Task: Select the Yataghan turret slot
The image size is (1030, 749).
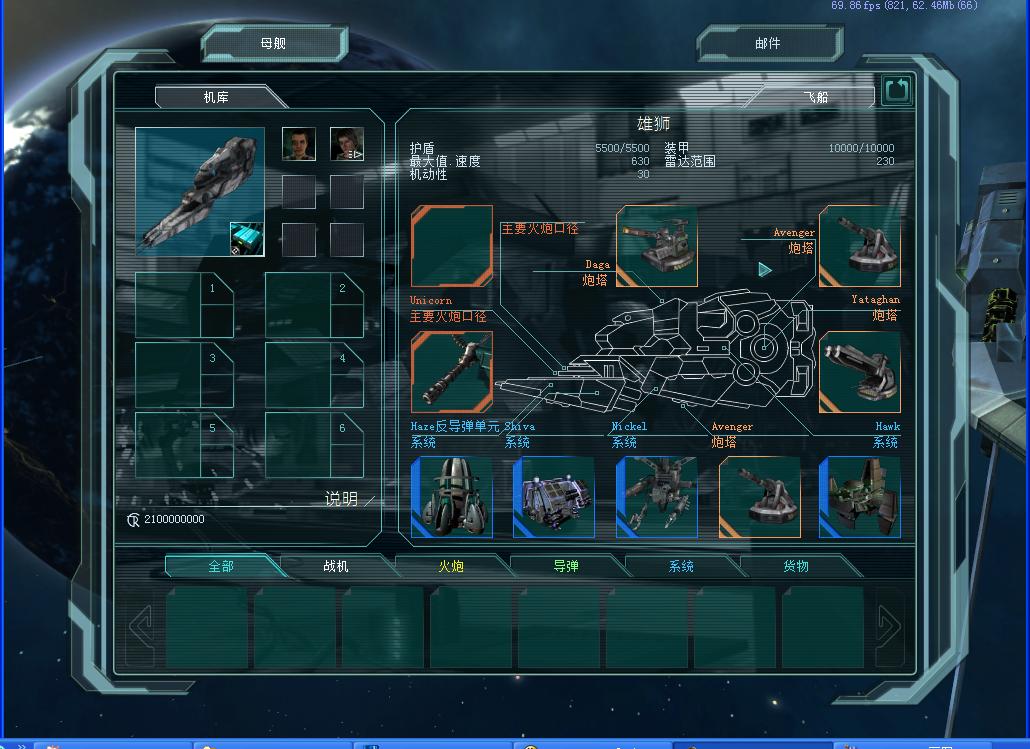Action: click(x=859, y=372)
